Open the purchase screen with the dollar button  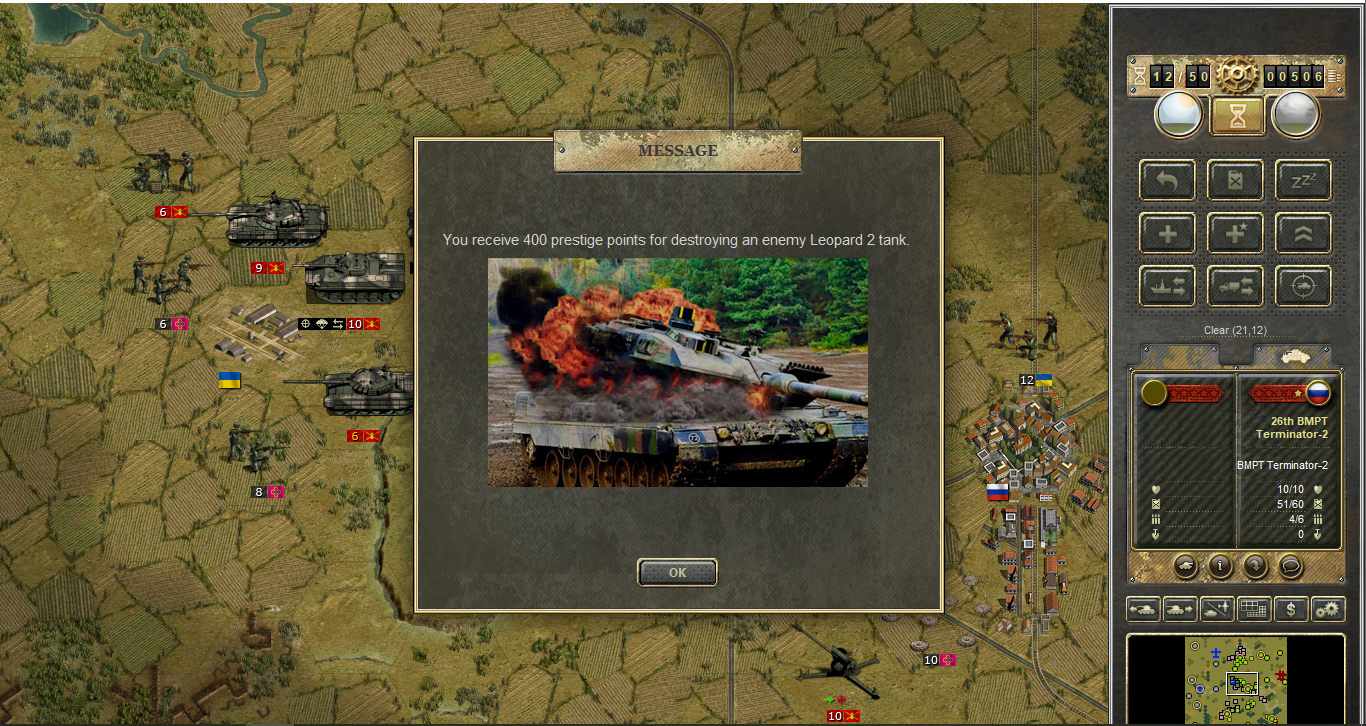click(1291, 608)
